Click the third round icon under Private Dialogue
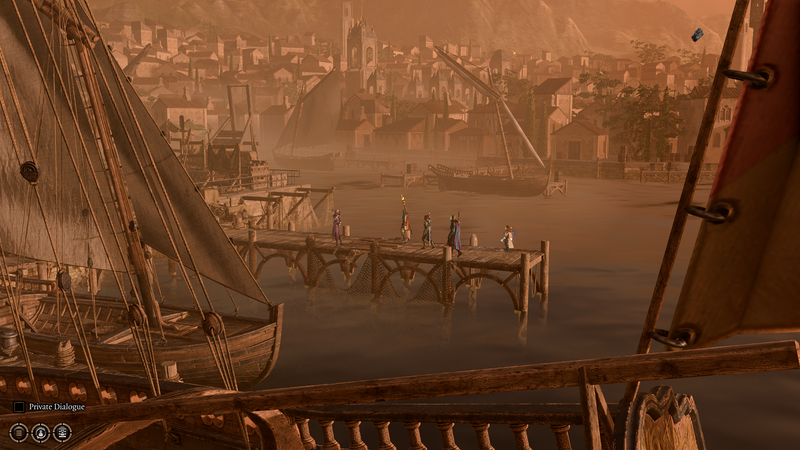Image resolution: width=800 pixels, height=450 pixels. point(62,432)
